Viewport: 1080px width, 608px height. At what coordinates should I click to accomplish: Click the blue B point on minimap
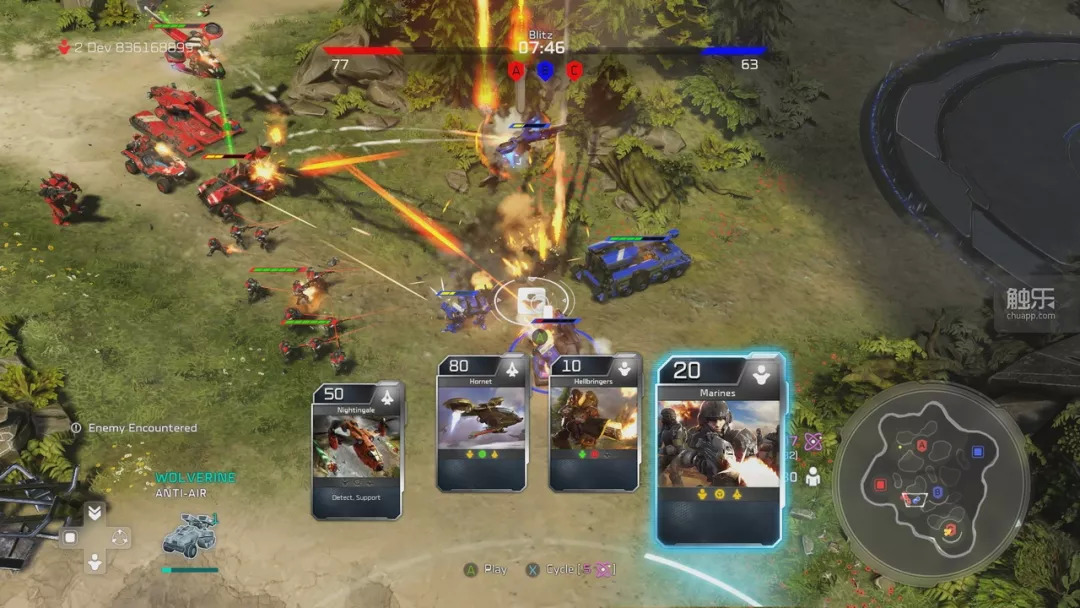coord(938,492)
